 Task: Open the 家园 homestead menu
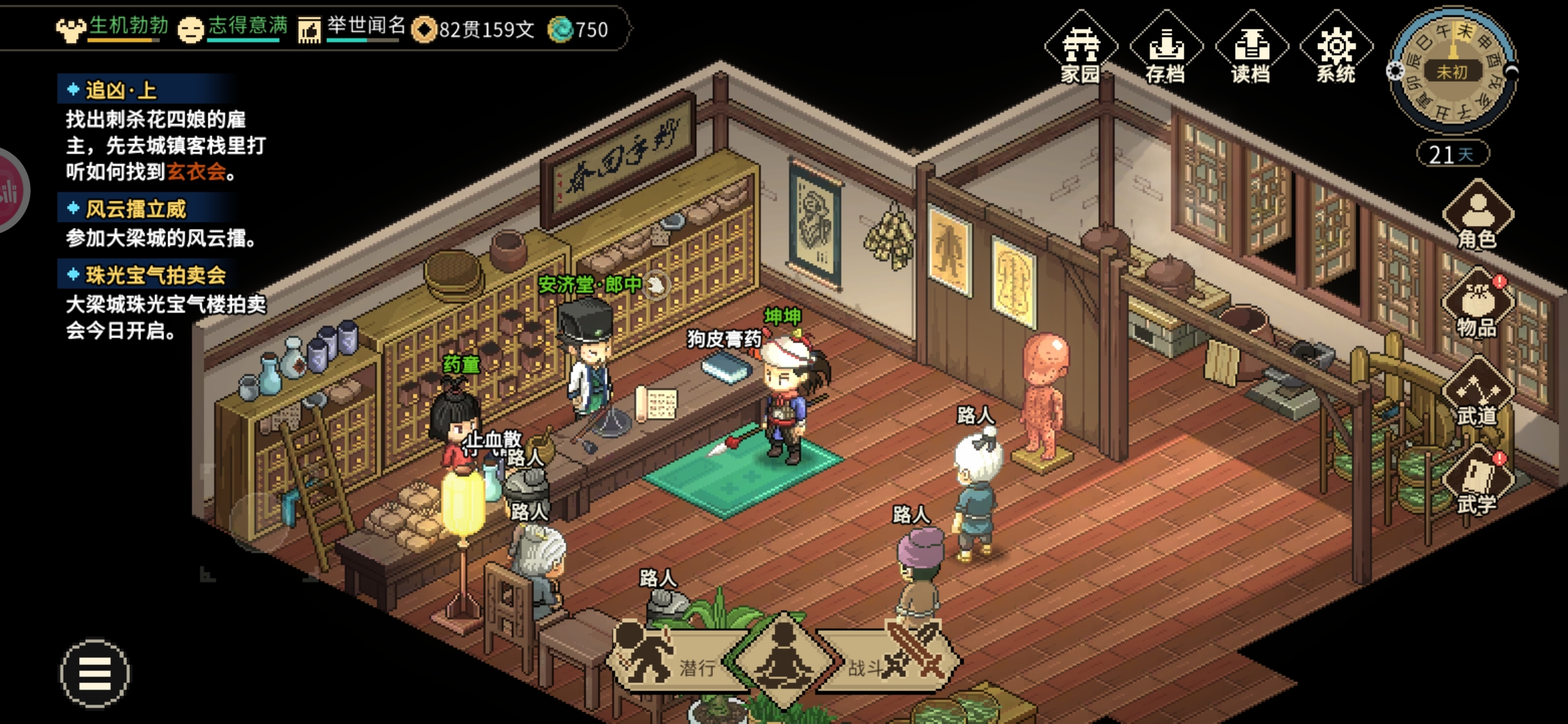point(1080,48)
